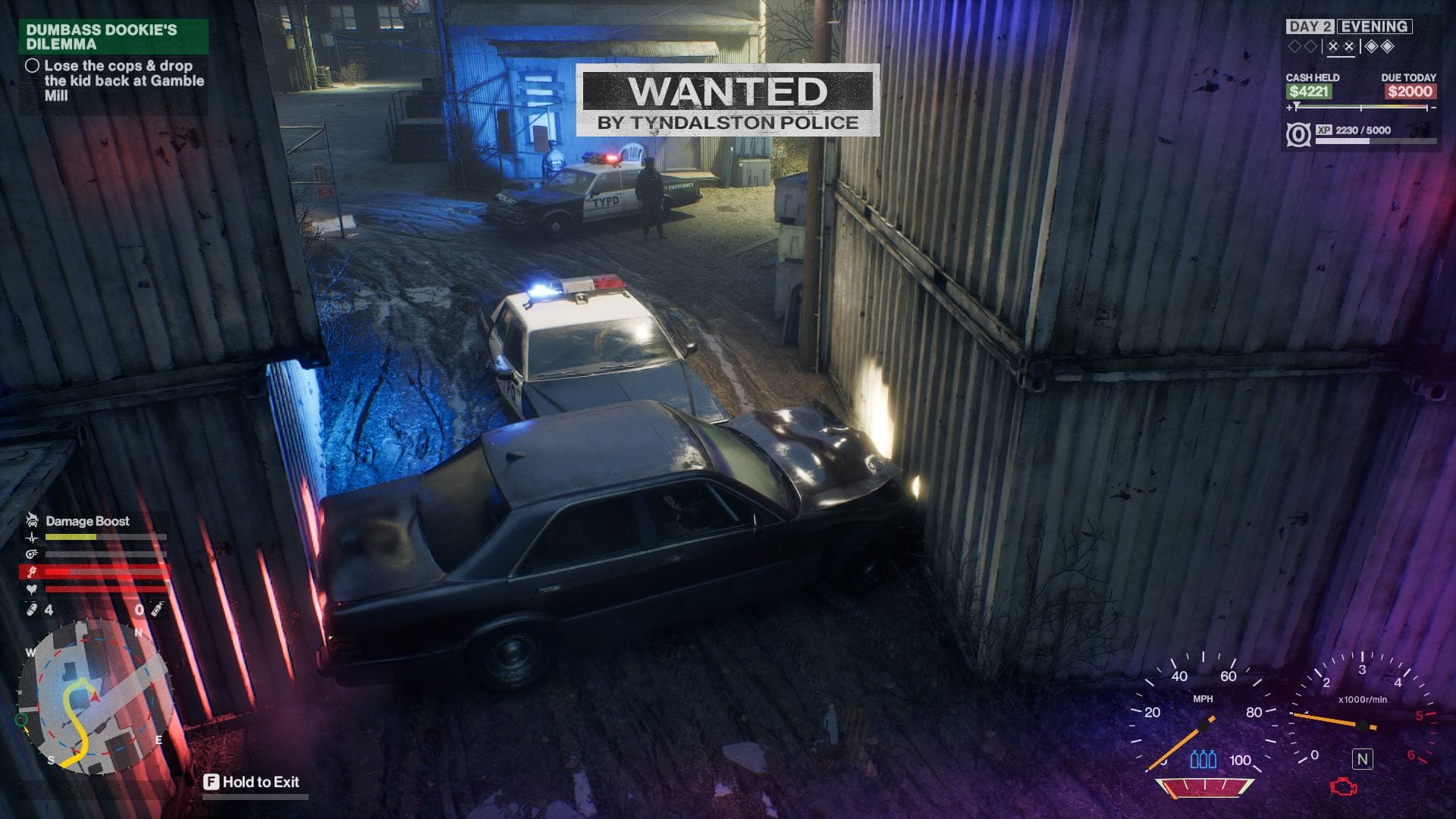Viewport: 1456px width, 819px height.
Task: Select the pill consumable icon showing 4
Action: 32,609
